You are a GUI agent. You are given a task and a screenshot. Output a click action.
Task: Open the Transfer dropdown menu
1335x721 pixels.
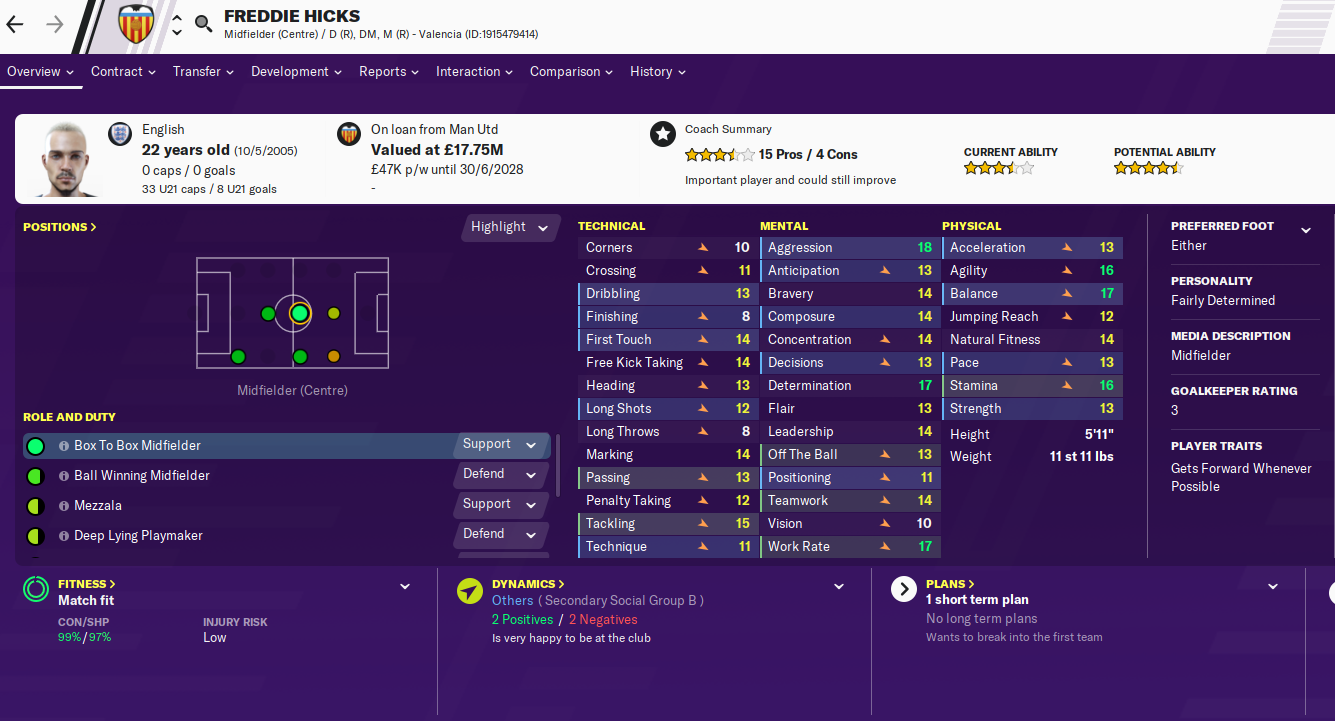pyautogui.click(x=203, y=72)
